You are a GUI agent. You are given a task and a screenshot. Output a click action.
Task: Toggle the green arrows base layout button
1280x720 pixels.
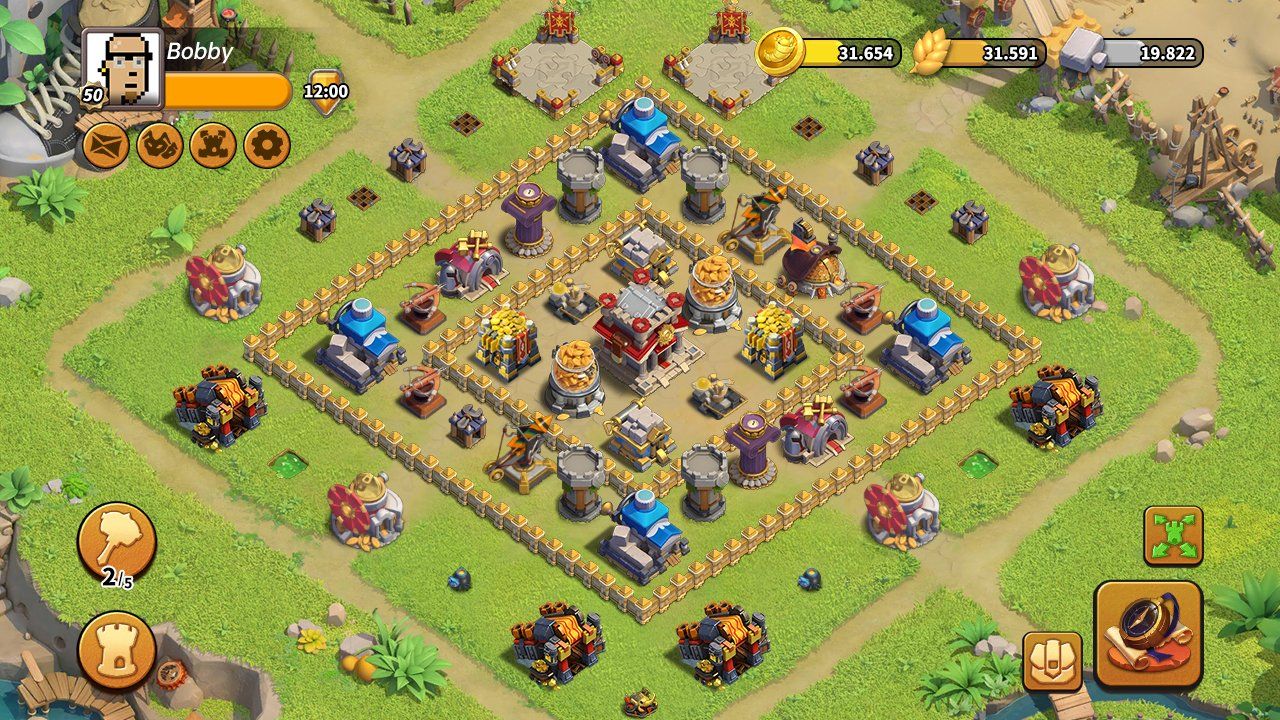tap(1173, 536)
